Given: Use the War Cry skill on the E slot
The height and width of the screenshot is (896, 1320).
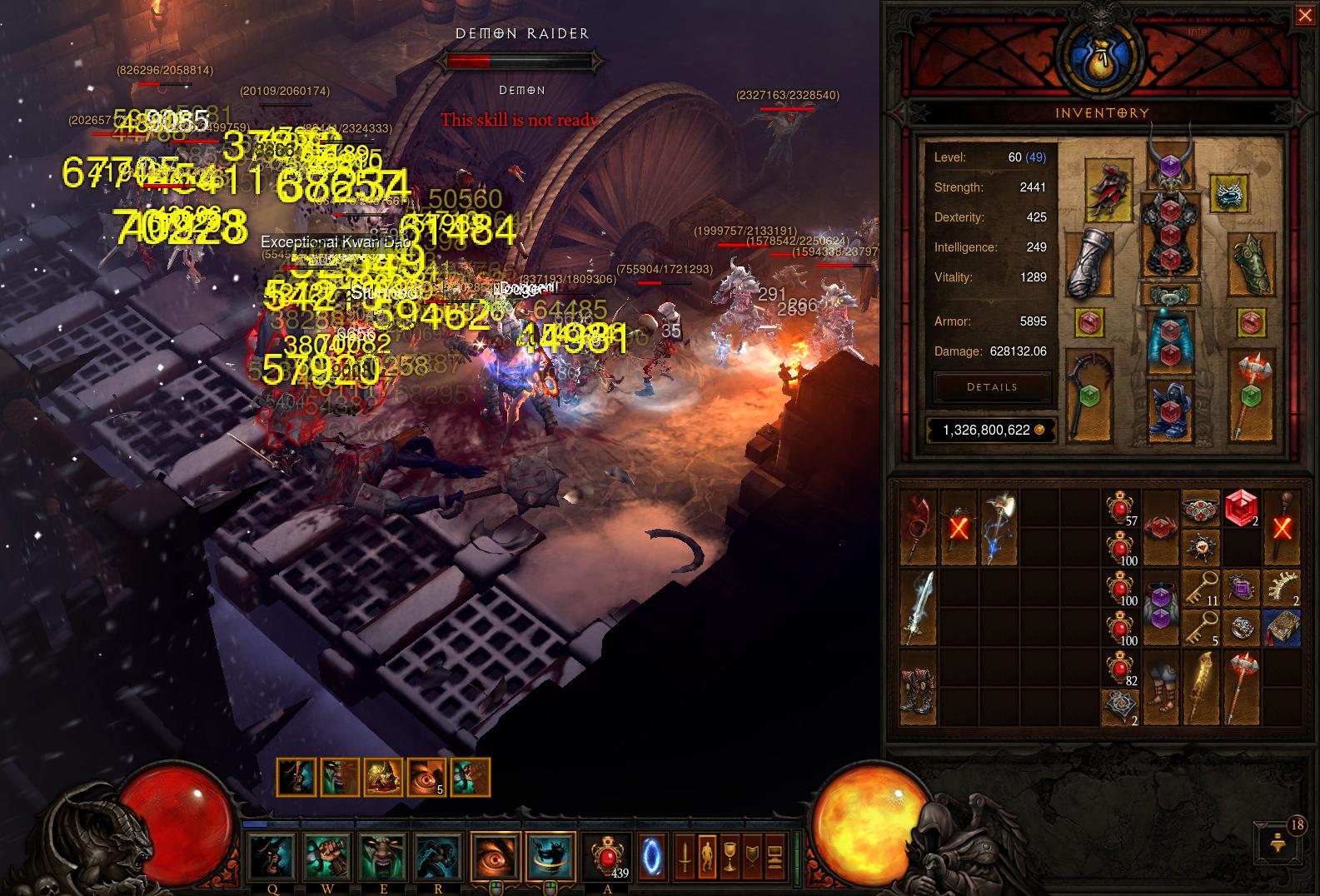Looking at the screenshot, I should (381, 857).
